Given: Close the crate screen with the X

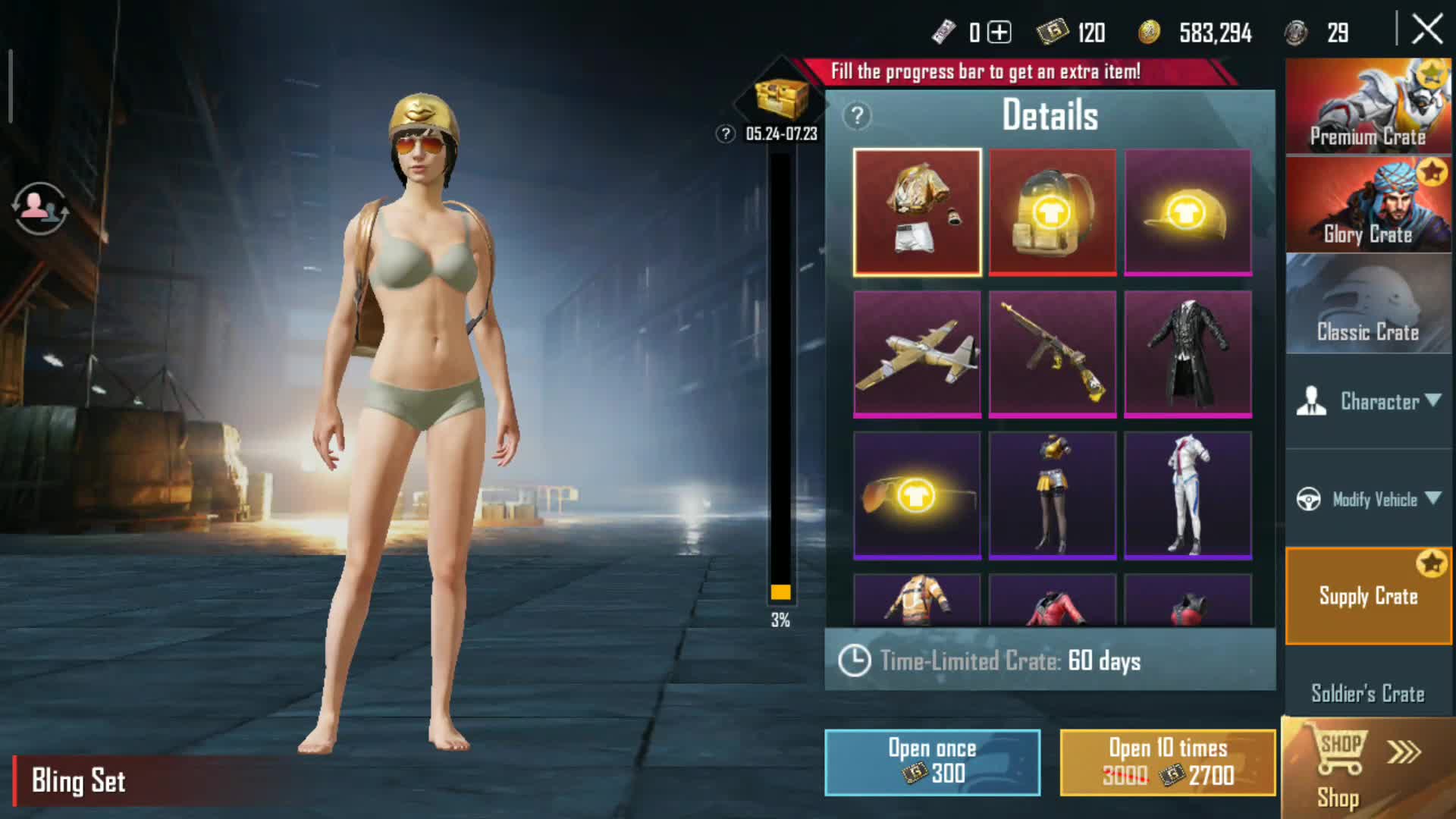Looking at the screenshot, I should click(x=1427, y=30).
